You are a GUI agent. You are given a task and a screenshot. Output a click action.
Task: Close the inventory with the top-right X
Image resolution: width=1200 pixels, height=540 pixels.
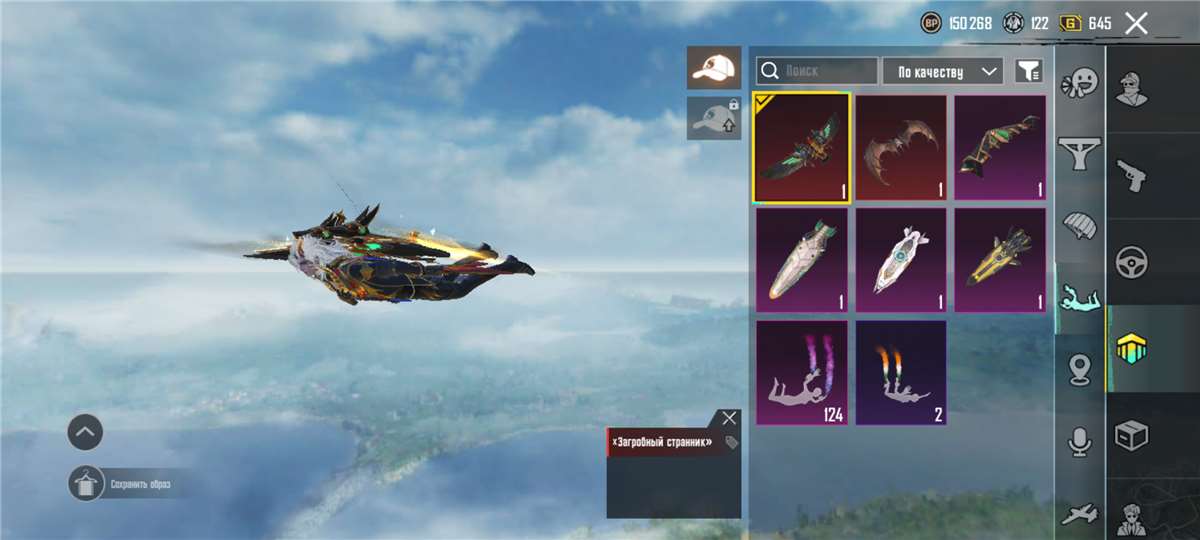(x=1136, y=23)
